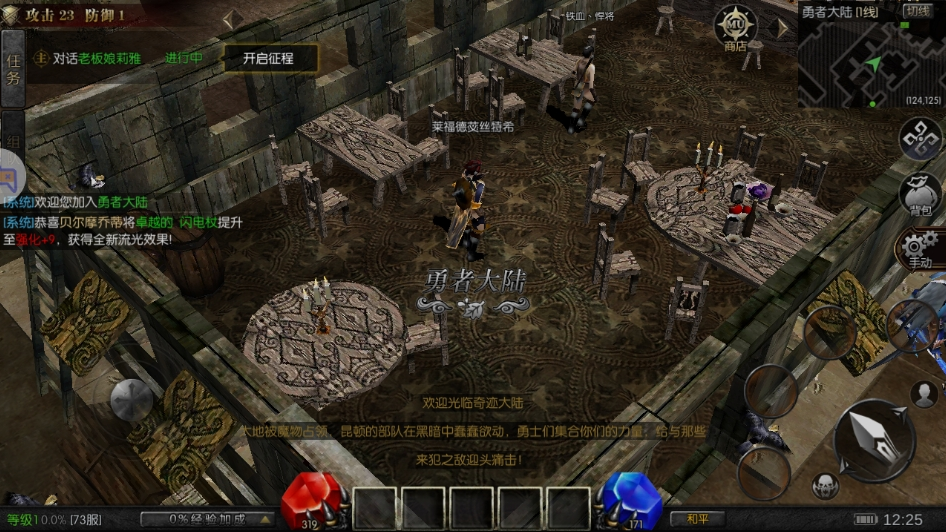Screen dimensions: 946x532
Task: Open the 任务 quest tab
Action: pos(12,69)
